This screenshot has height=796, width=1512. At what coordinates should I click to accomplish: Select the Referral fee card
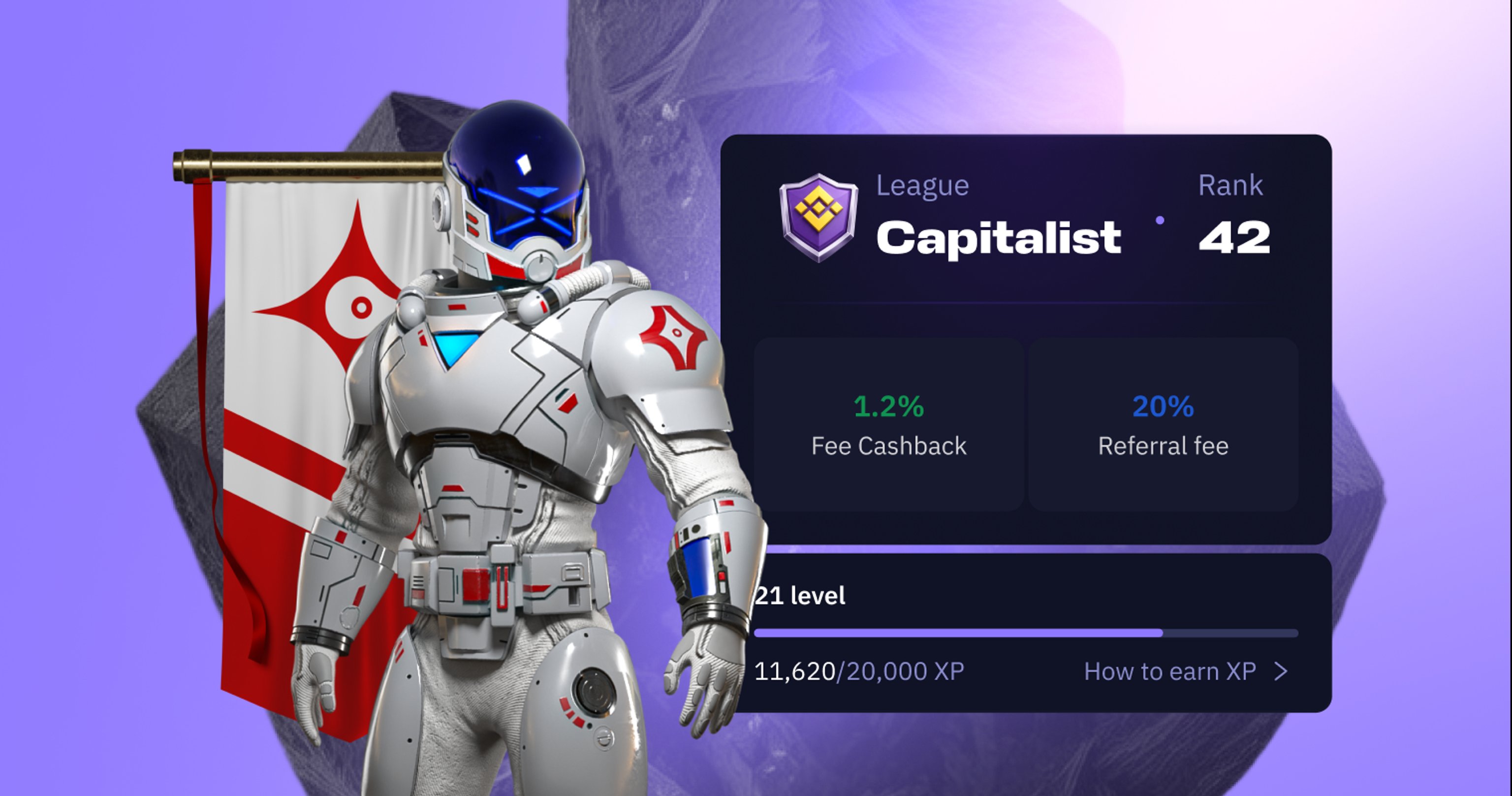pyautogui.click(x=1163, y=424)
